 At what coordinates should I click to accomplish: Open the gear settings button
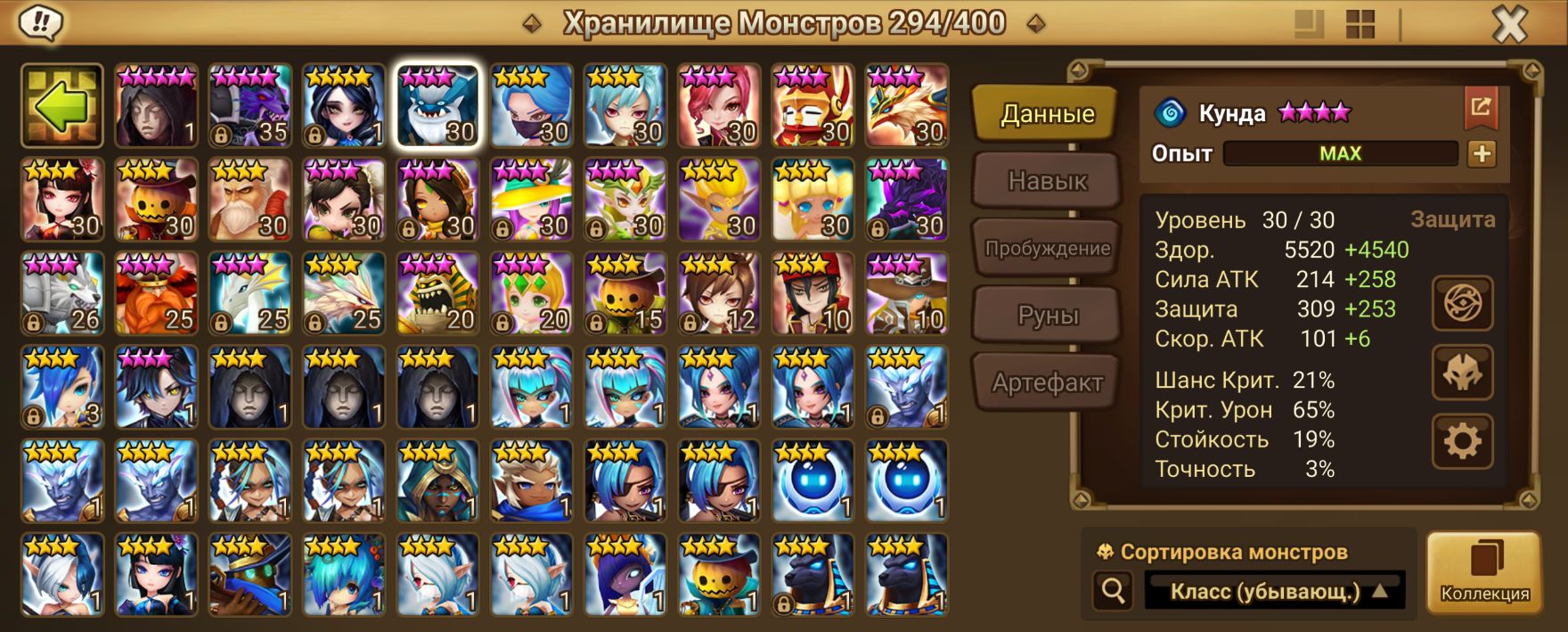pyautogui.click(x=1462, y=441)
